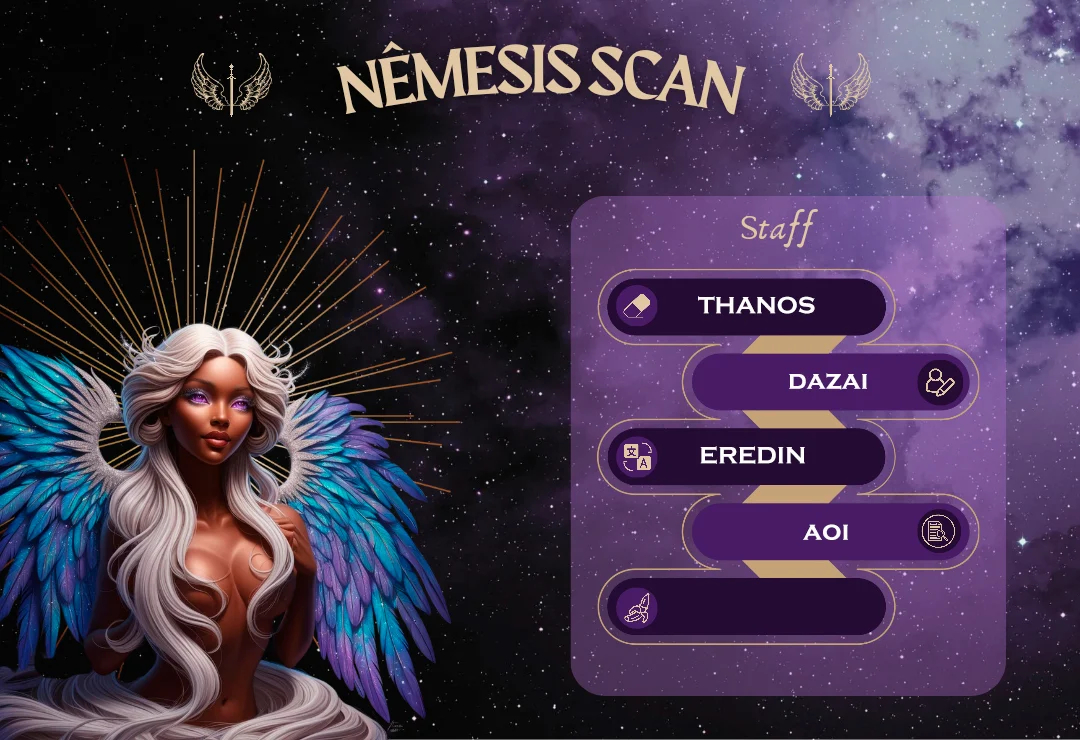Image resolution: width=1080 pixels, height=740 pixels.
Task: Click the quill pen icon in the blank row
Action: [x=637, y=607]
